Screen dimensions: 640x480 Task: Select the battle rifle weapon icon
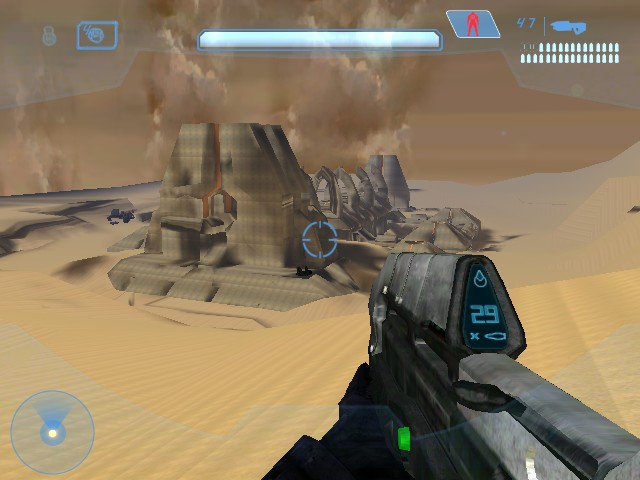(x=567, y=27)
